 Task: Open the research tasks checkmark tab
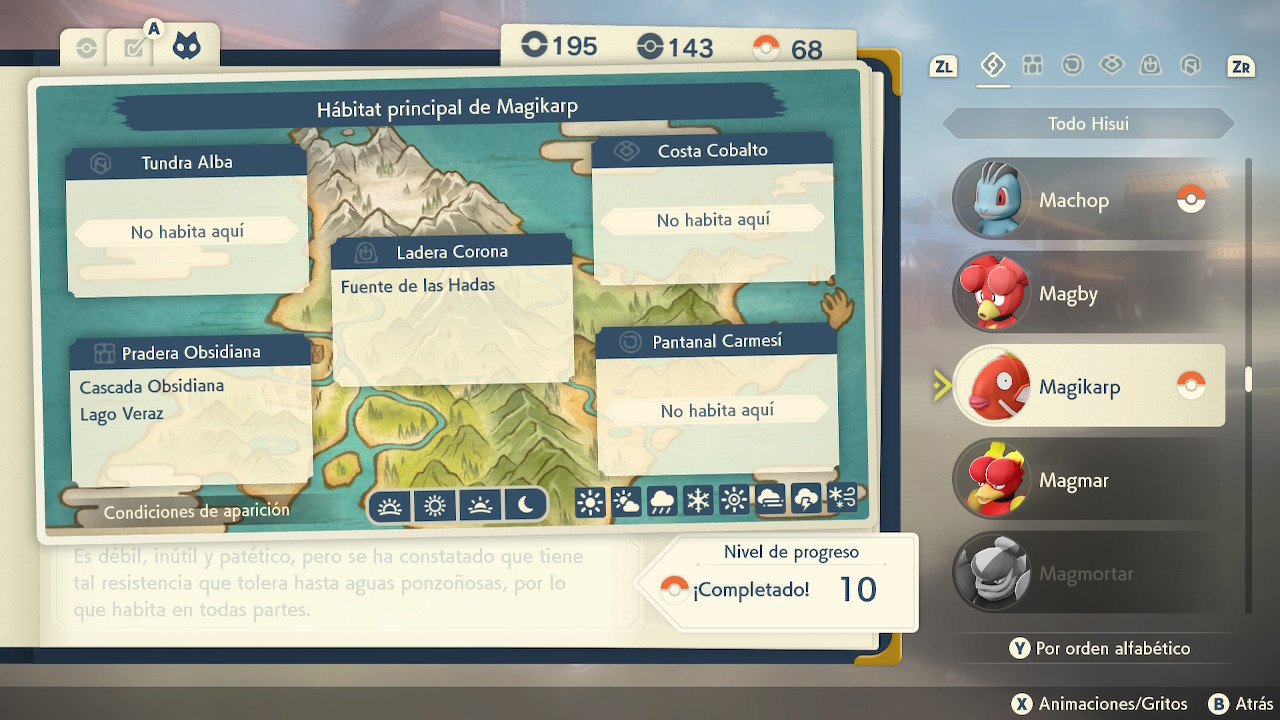[135, 48]
